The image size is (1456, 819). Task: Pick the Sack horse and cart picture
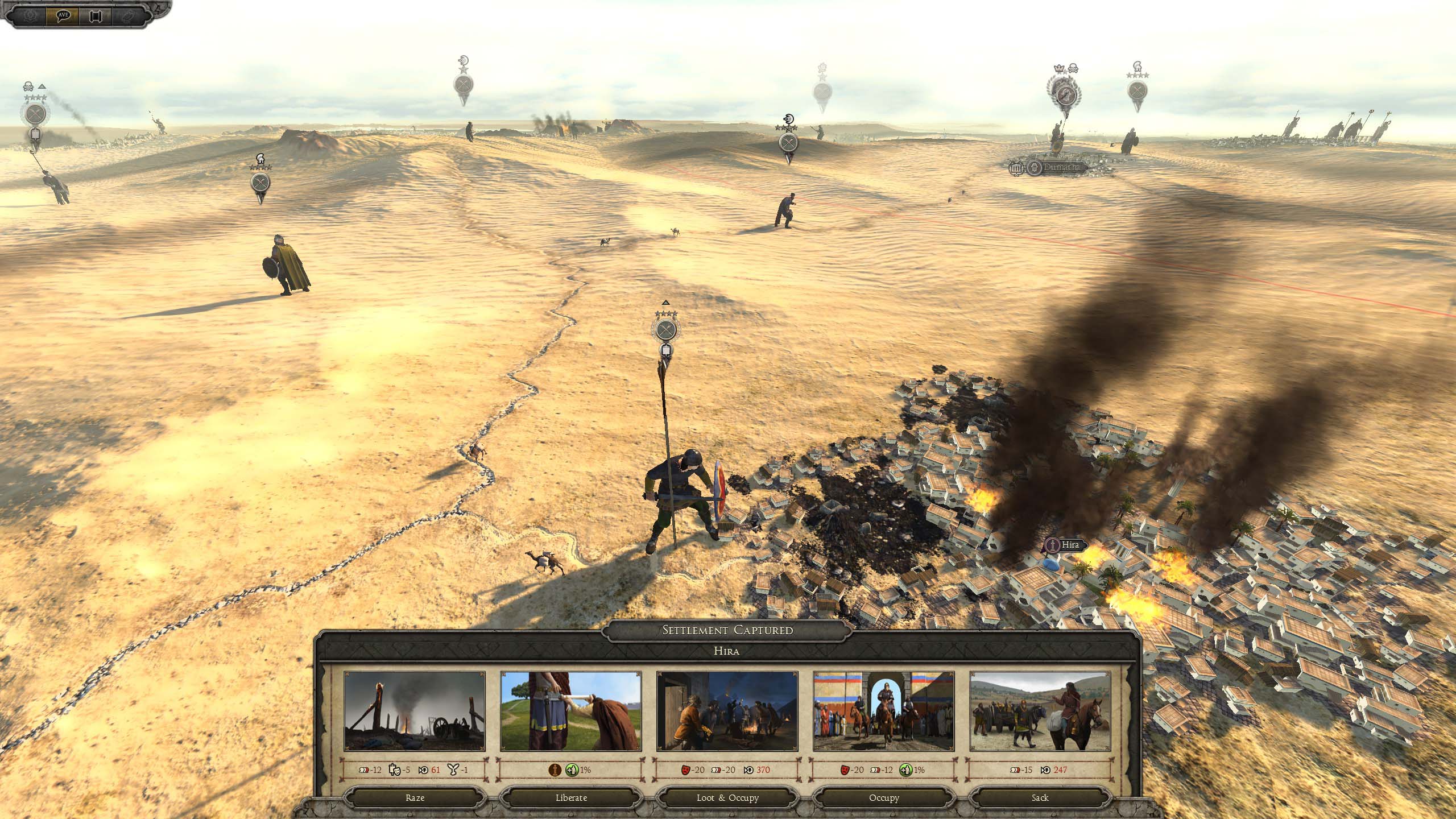1040,712
